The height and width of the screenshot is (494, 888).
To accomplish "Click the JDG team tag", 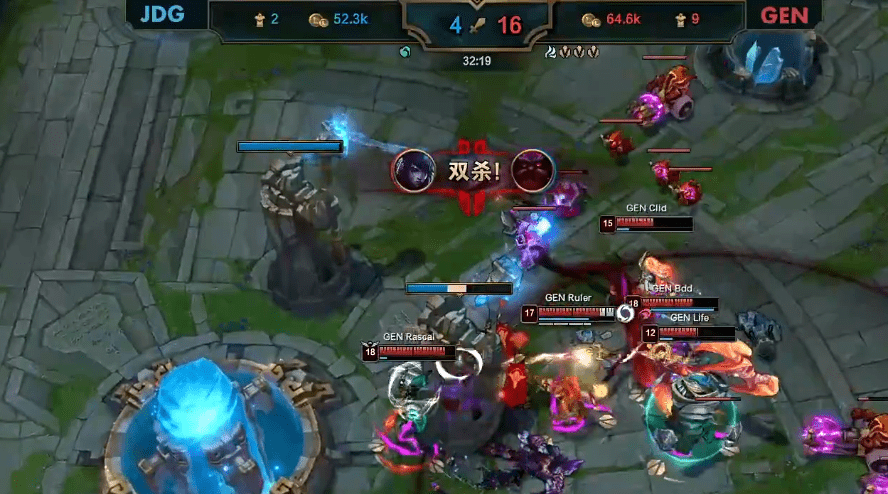I will point(164,15).
